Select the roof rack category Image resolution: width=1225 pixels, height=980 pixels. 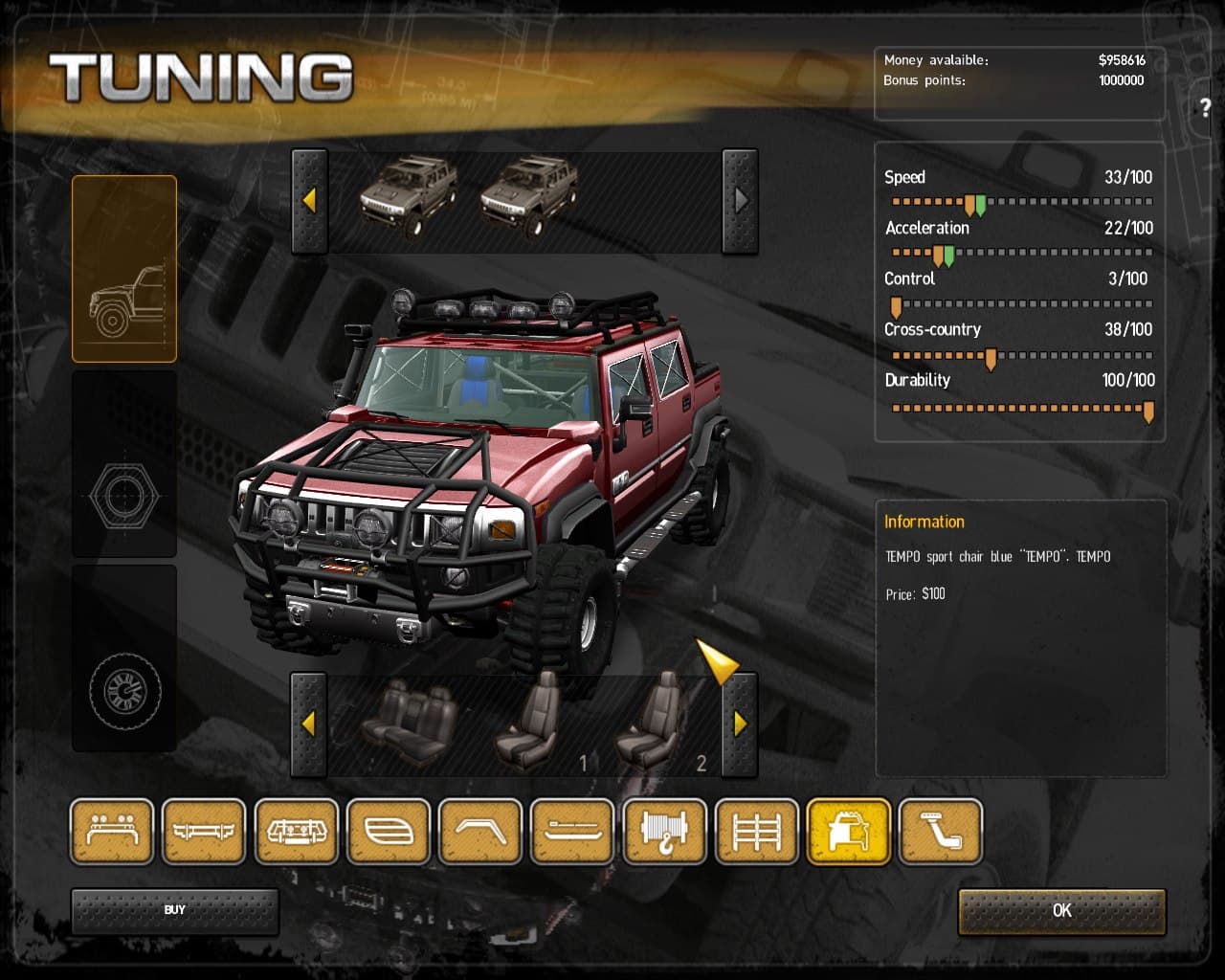(x=757, y=832)
